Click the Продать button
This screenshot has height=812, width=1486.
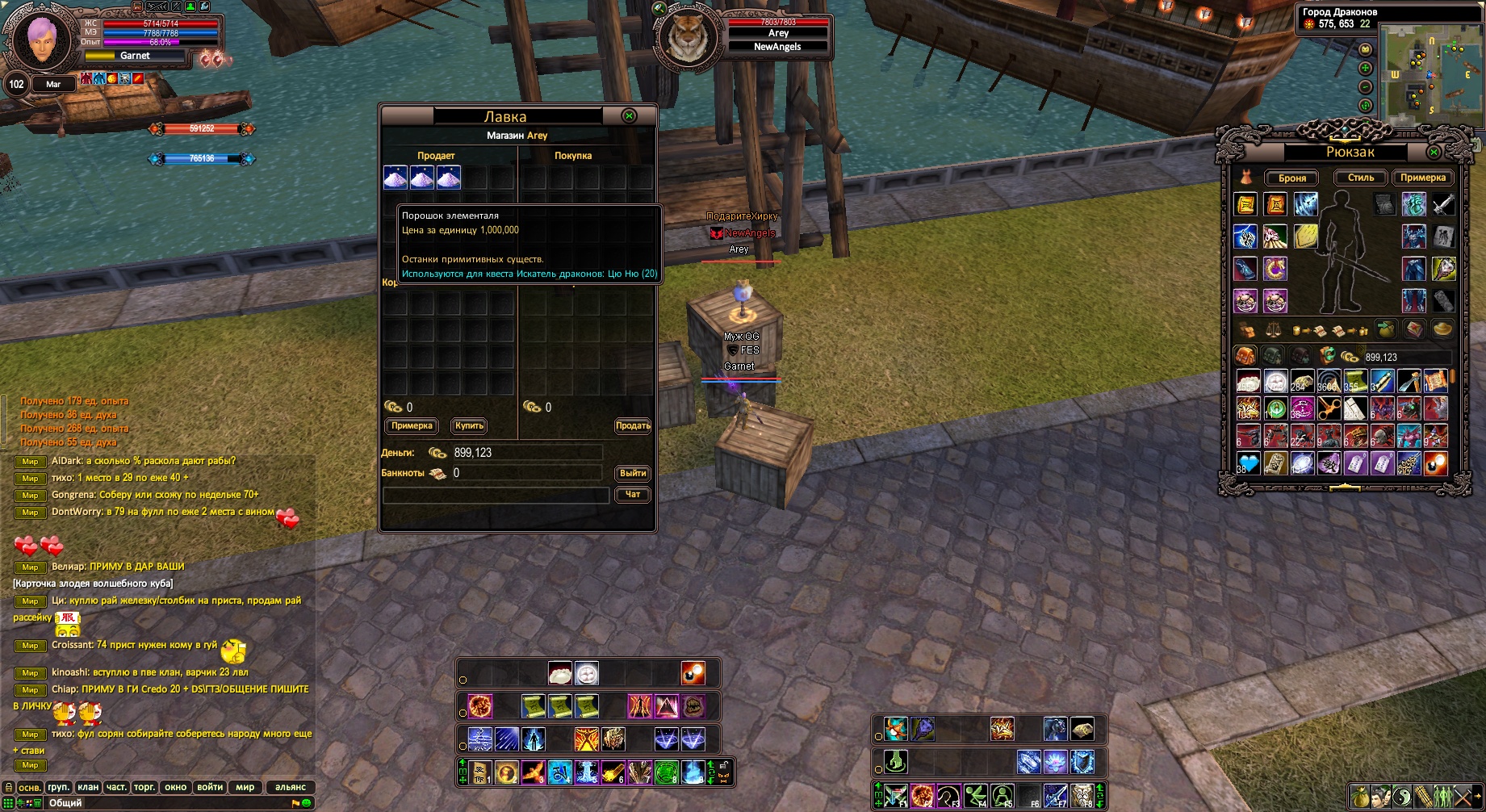[x=633, y=426]
